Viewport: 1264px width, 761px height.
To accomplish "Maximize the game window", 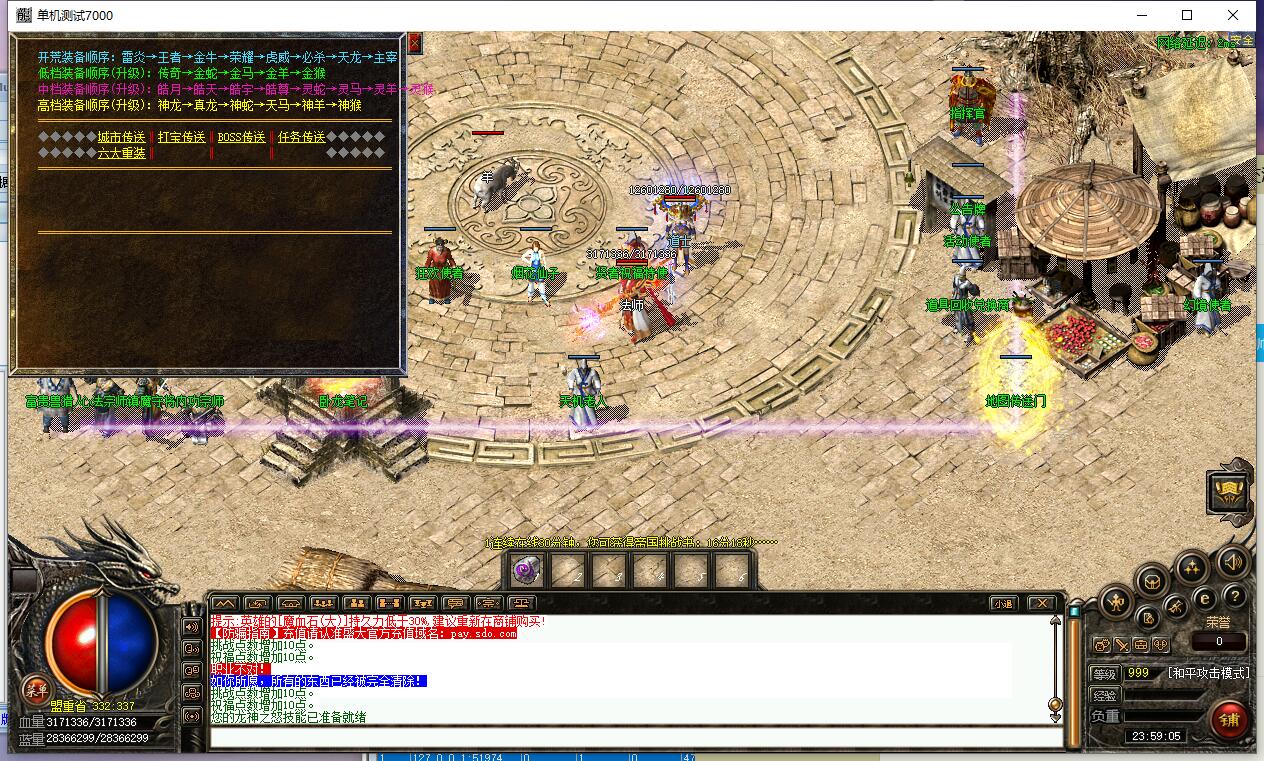I will [1187, 15].
